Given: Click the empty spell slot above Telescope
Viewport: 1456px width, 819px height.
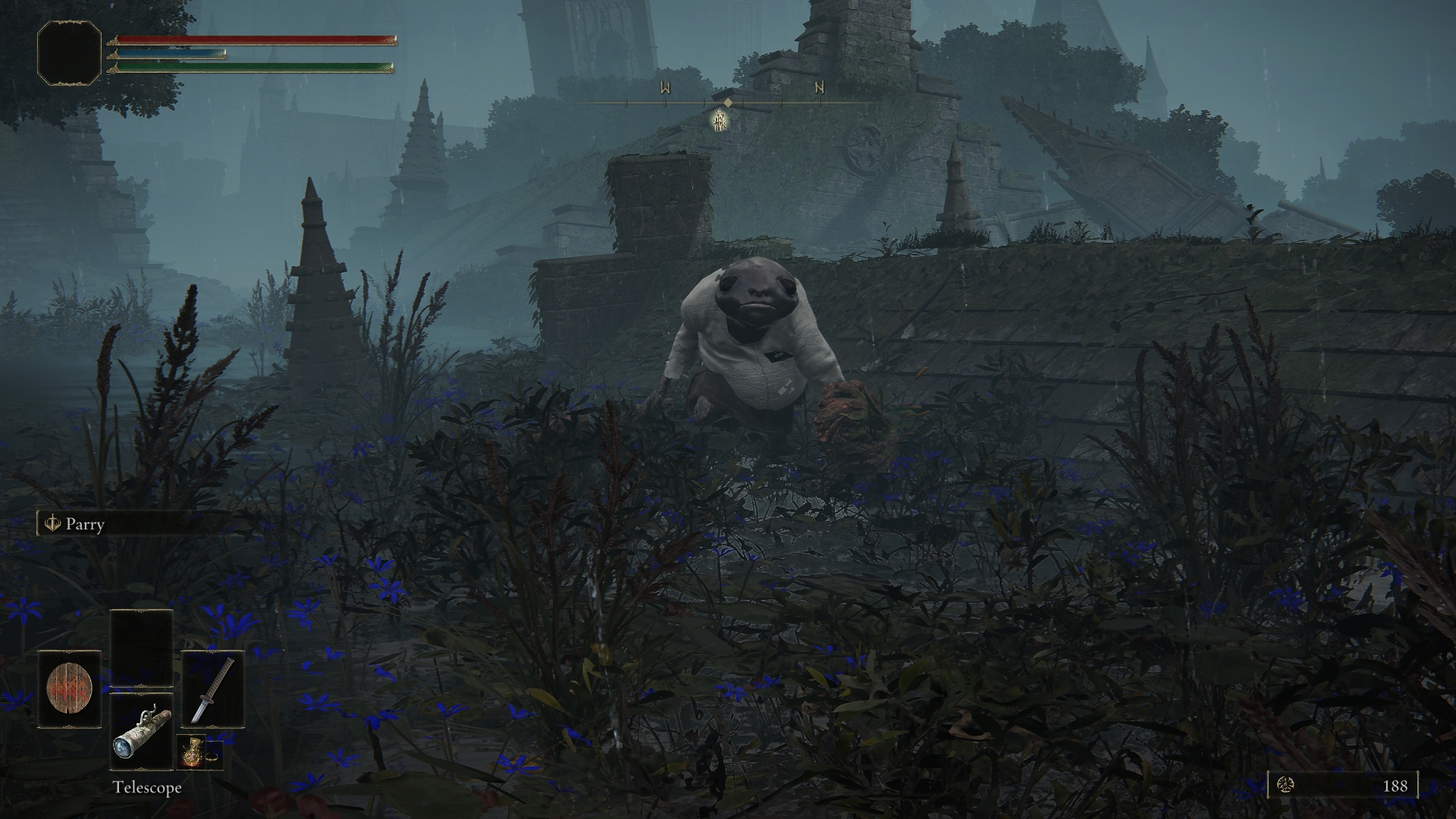Looking at the screenshot, I should tap(141, 648).
